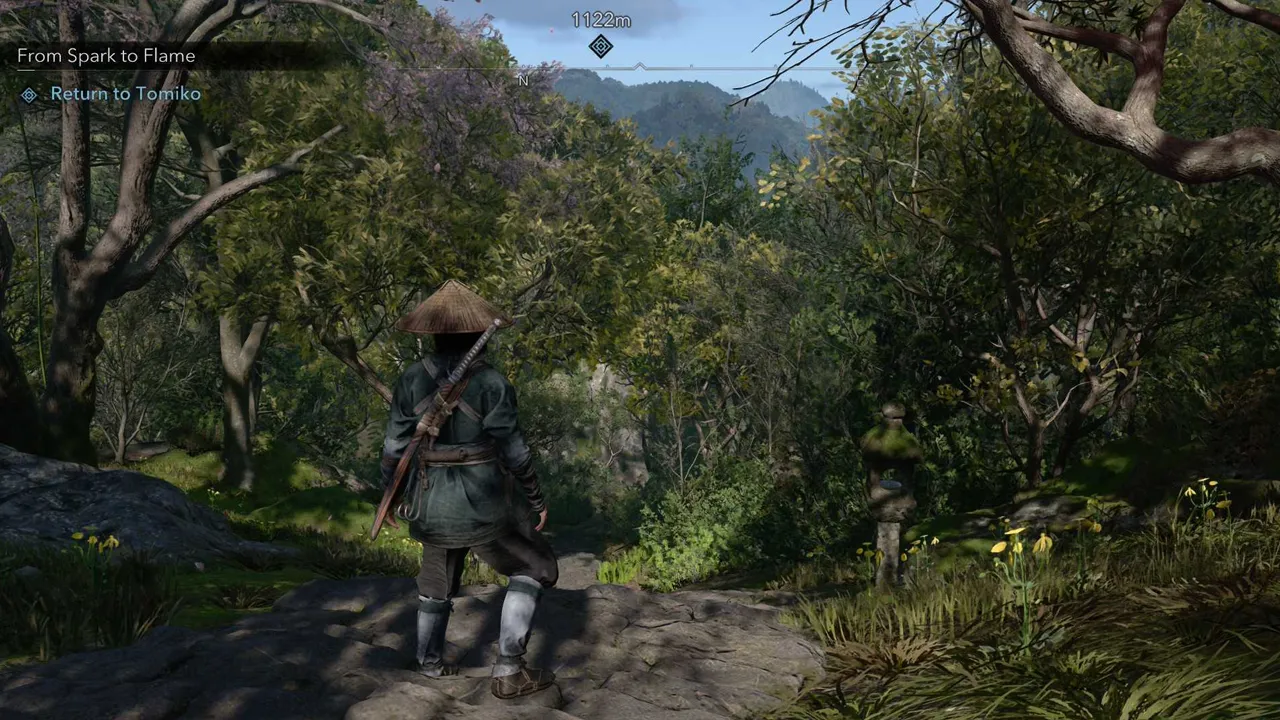1280x720 pixels.
Task: Click the North indicator on the compass bar
Action: pyautogui.click(x=523, y=80)
